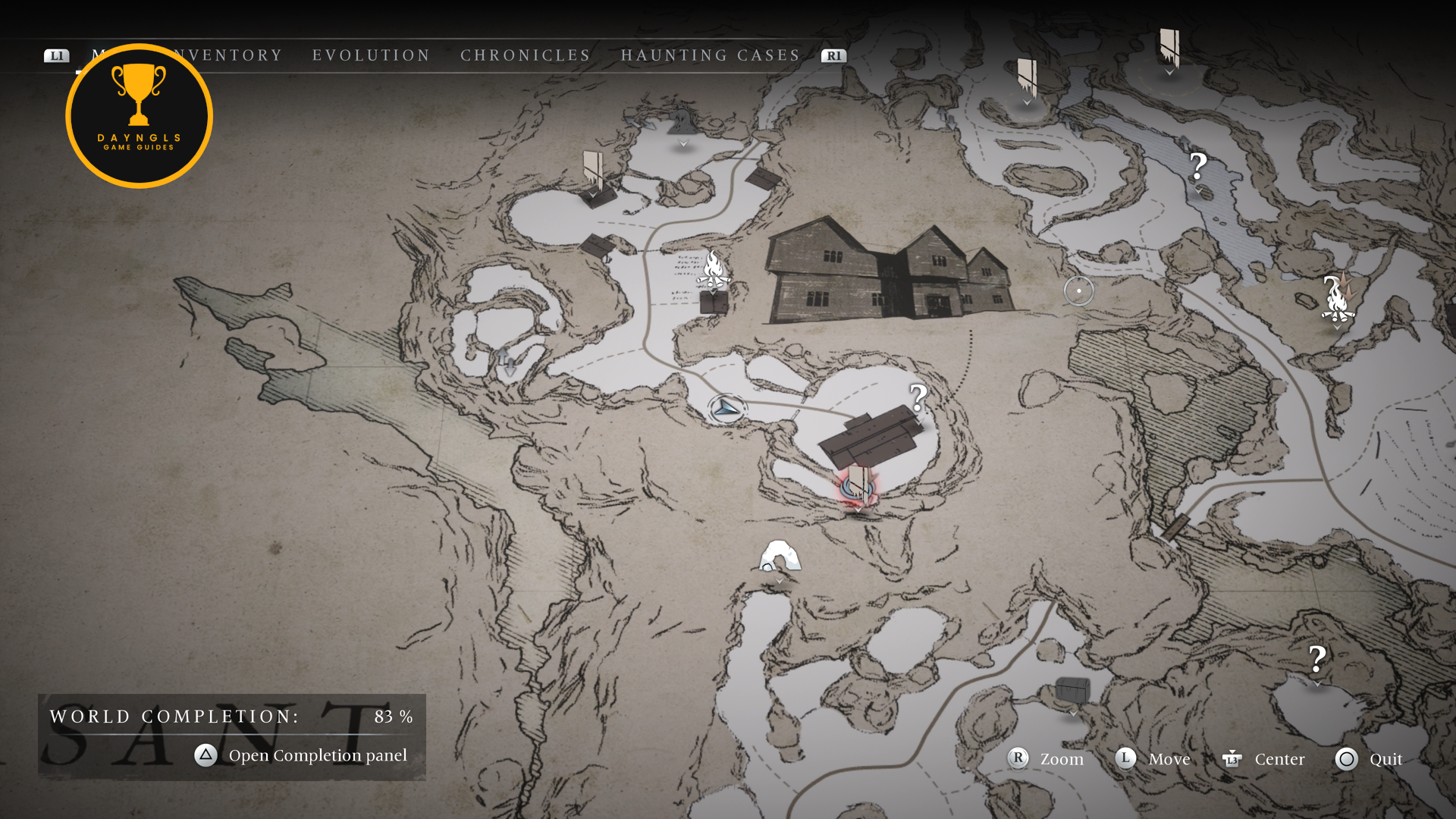Select the white cave entrance marker
Screen dimensions: 1456x819
point(779,557)
